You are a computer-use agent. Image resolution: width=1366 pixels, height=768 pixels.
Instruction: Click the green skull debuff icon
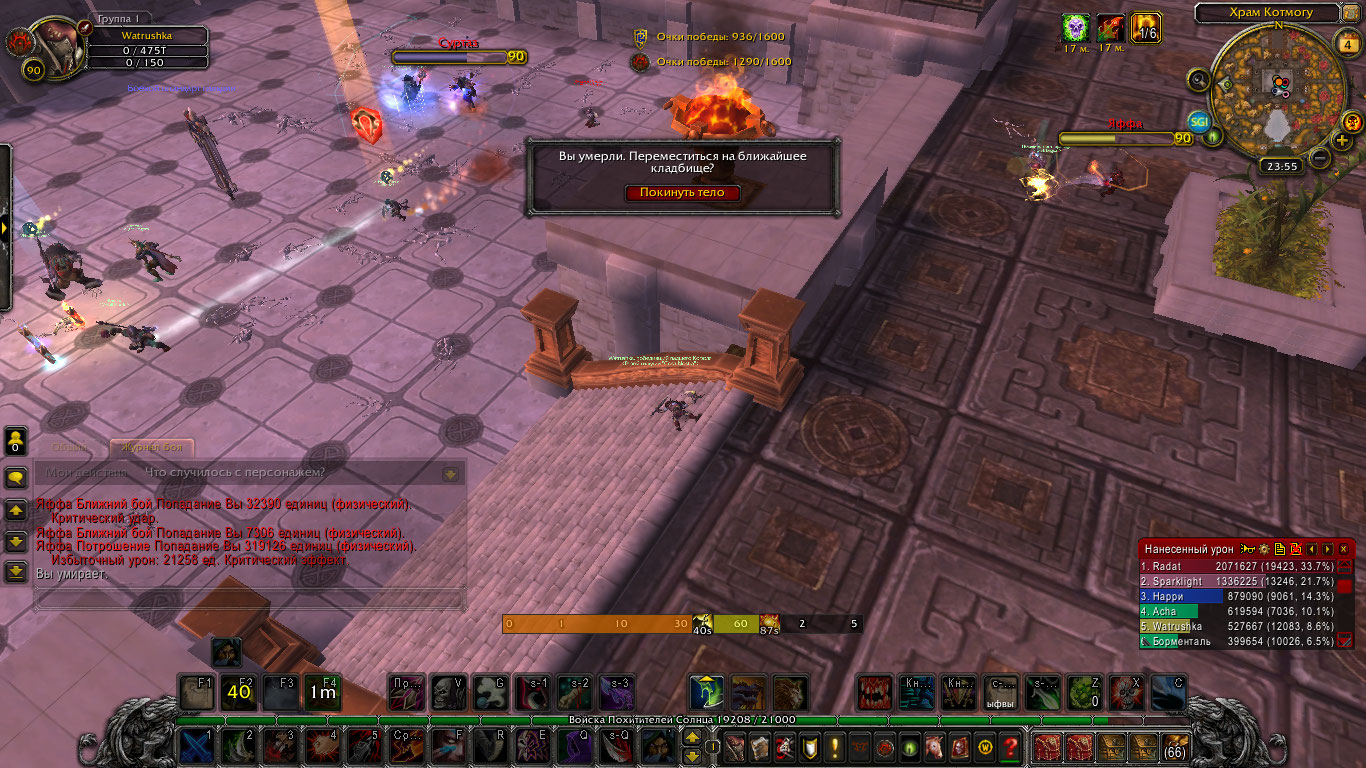pos(1076,28)
